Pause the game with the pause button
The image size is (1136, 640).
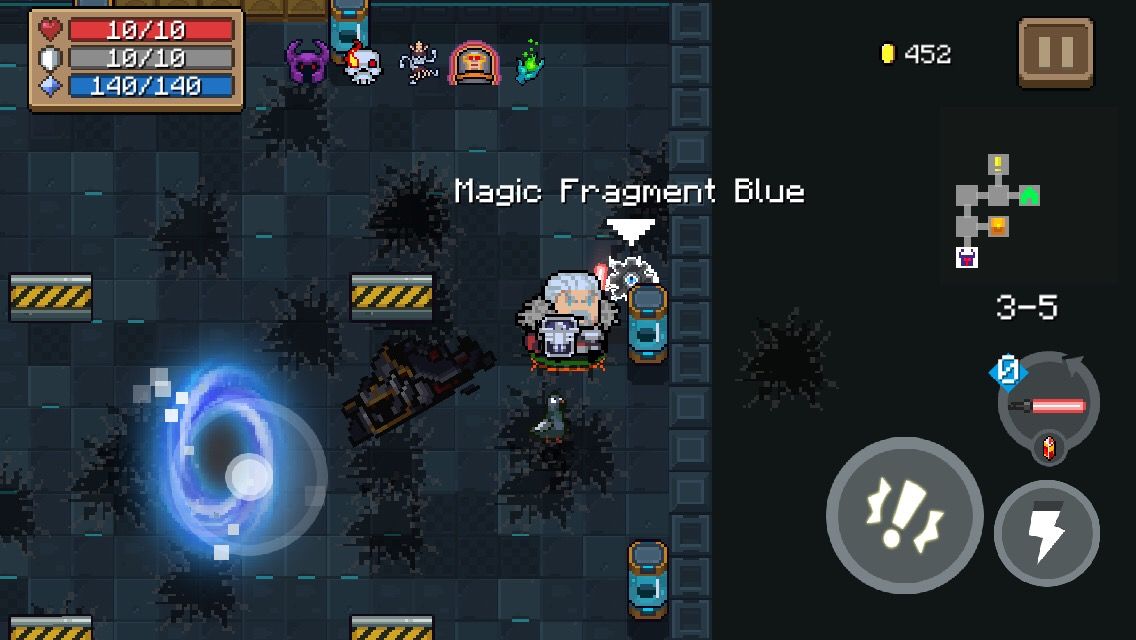[x=1056, y=52]
